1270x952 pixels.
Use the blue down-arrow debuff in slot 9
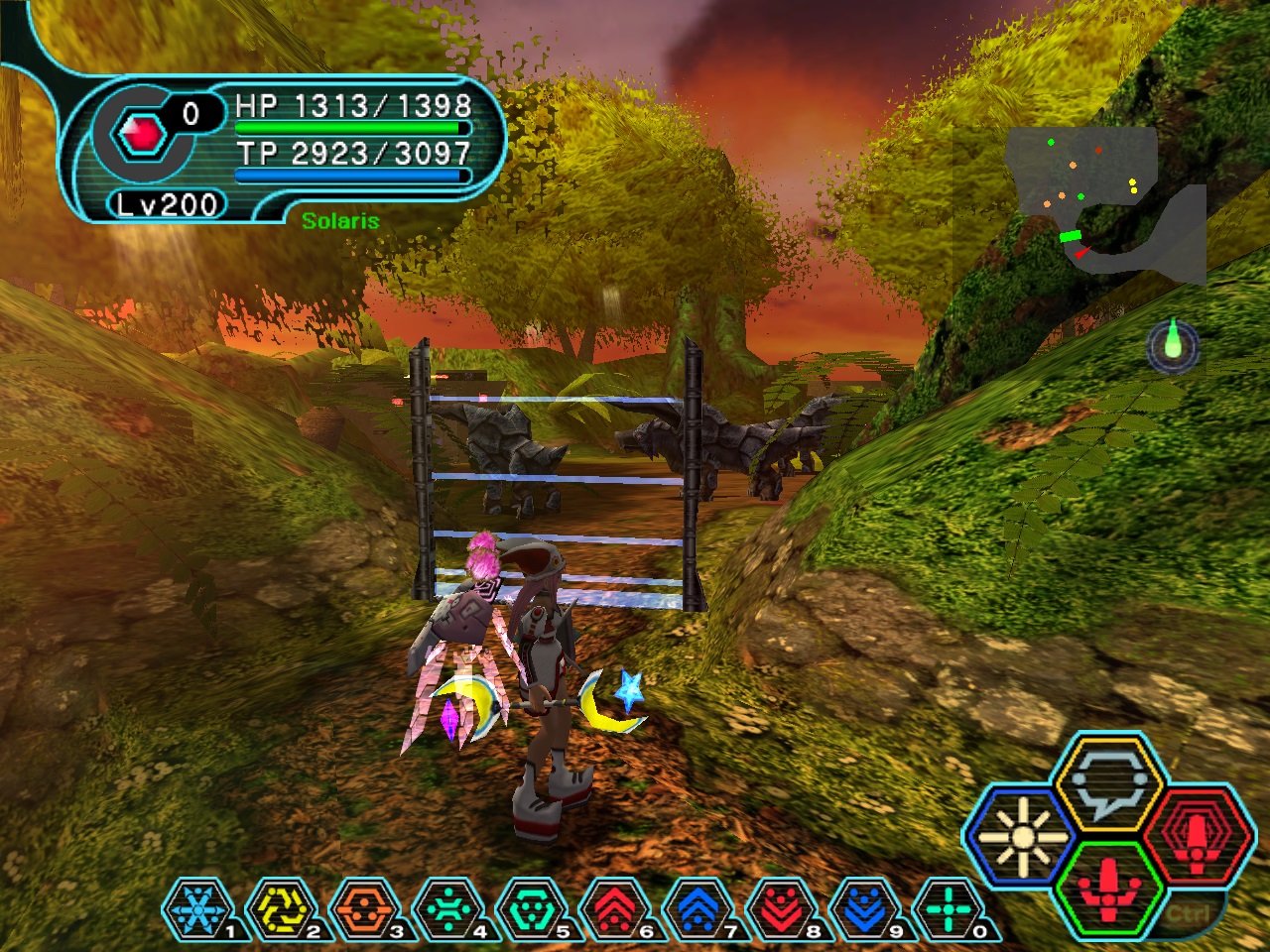point(863,908)
